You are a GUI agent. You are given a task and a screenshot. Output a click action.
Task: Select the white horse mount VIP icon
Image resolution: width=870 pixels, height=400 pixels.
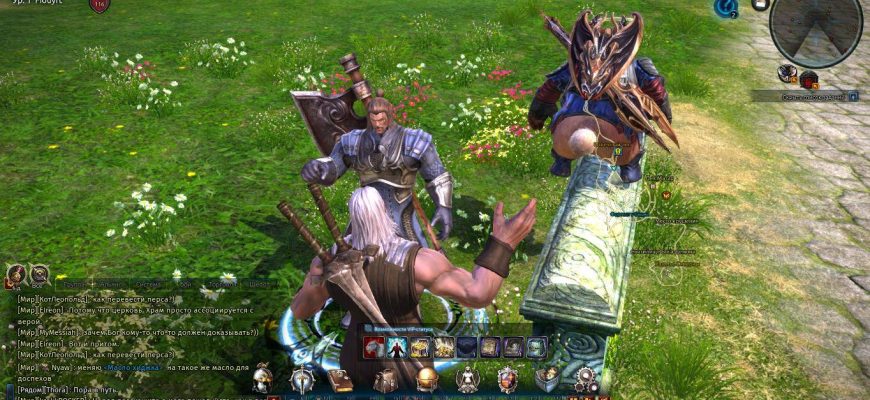pyautogui.click(x=373, y=347)
